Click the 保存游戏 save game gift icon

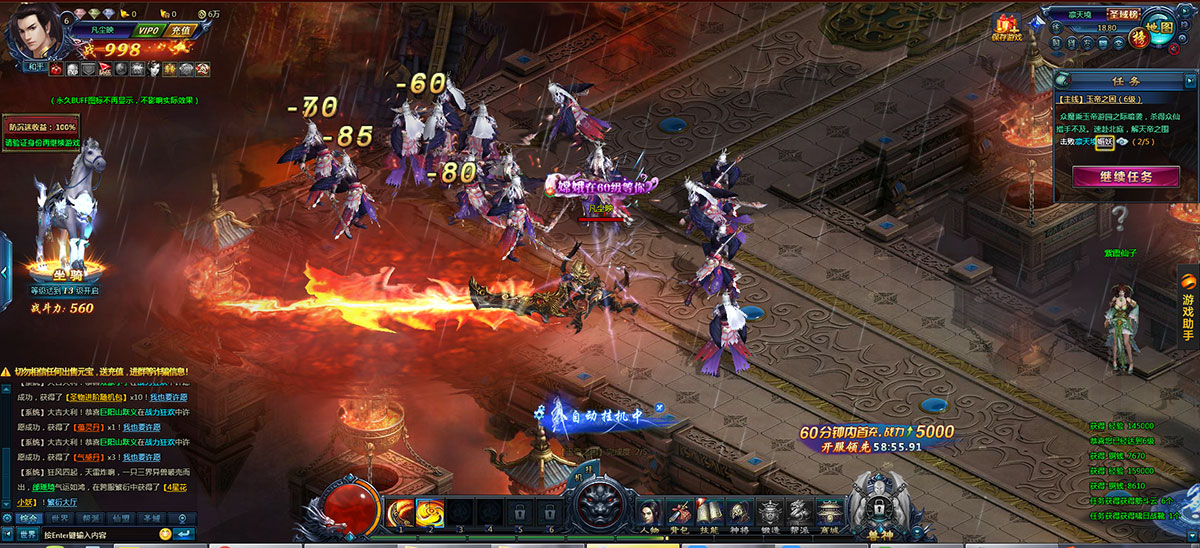click(1006, 29)
